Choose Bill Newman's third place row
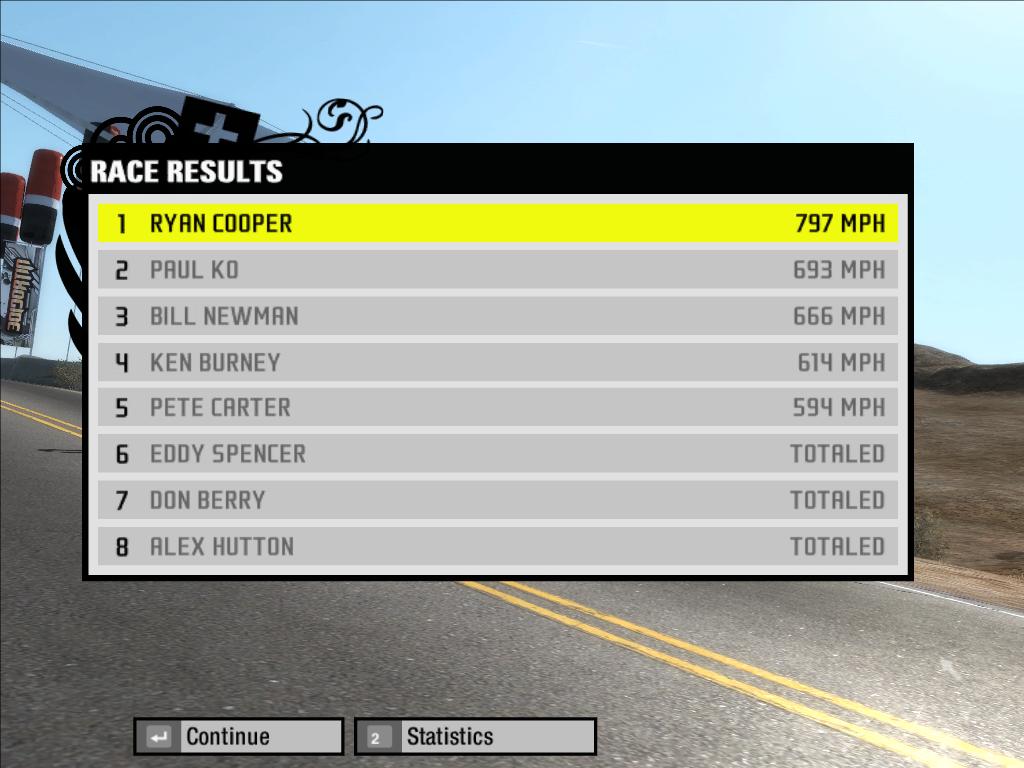This screenshot has height=768, width=1024. (x=497, y=316)
